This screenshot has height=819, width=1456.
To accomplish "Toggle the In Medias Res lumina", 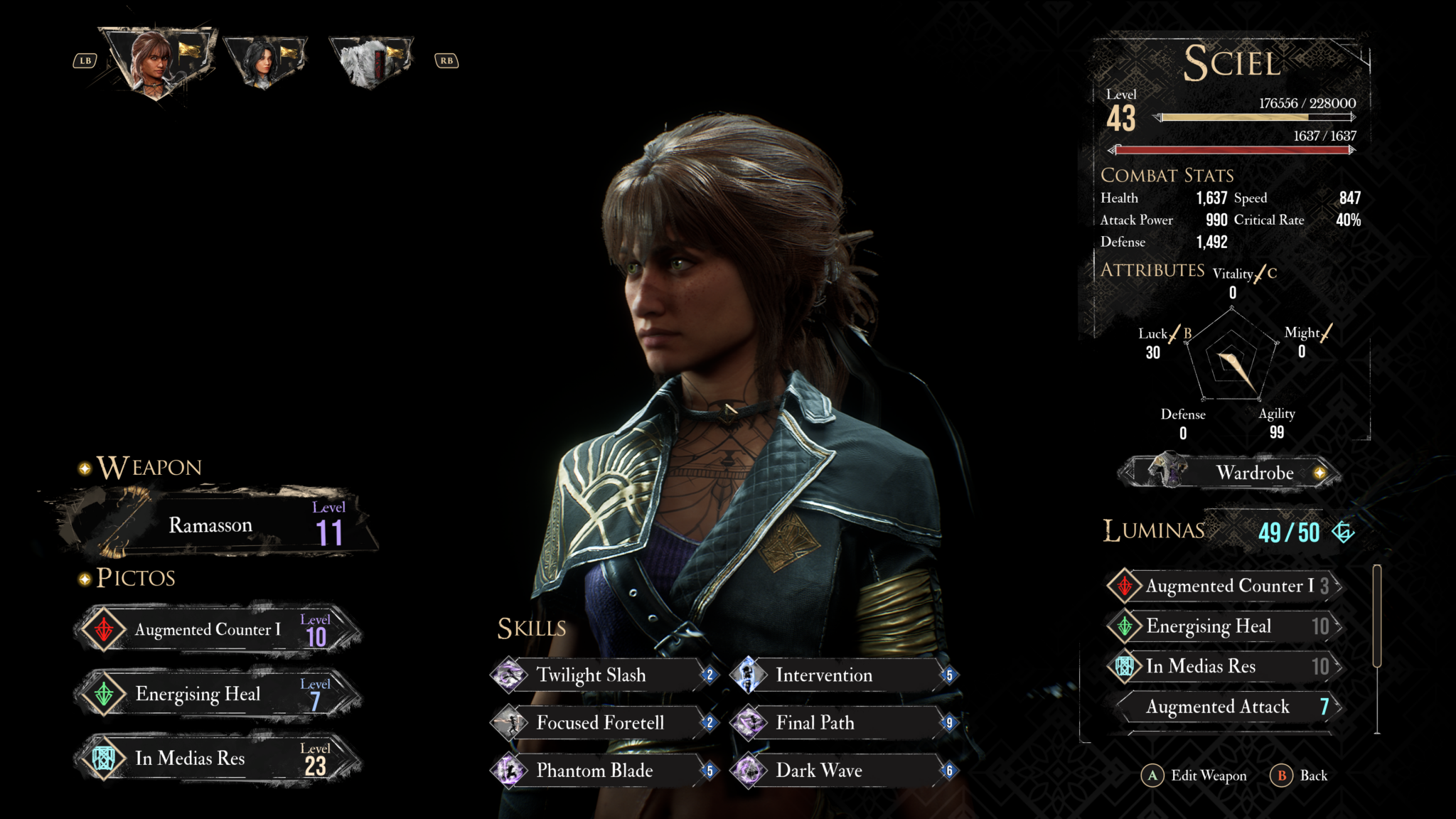I will 1218,667.
